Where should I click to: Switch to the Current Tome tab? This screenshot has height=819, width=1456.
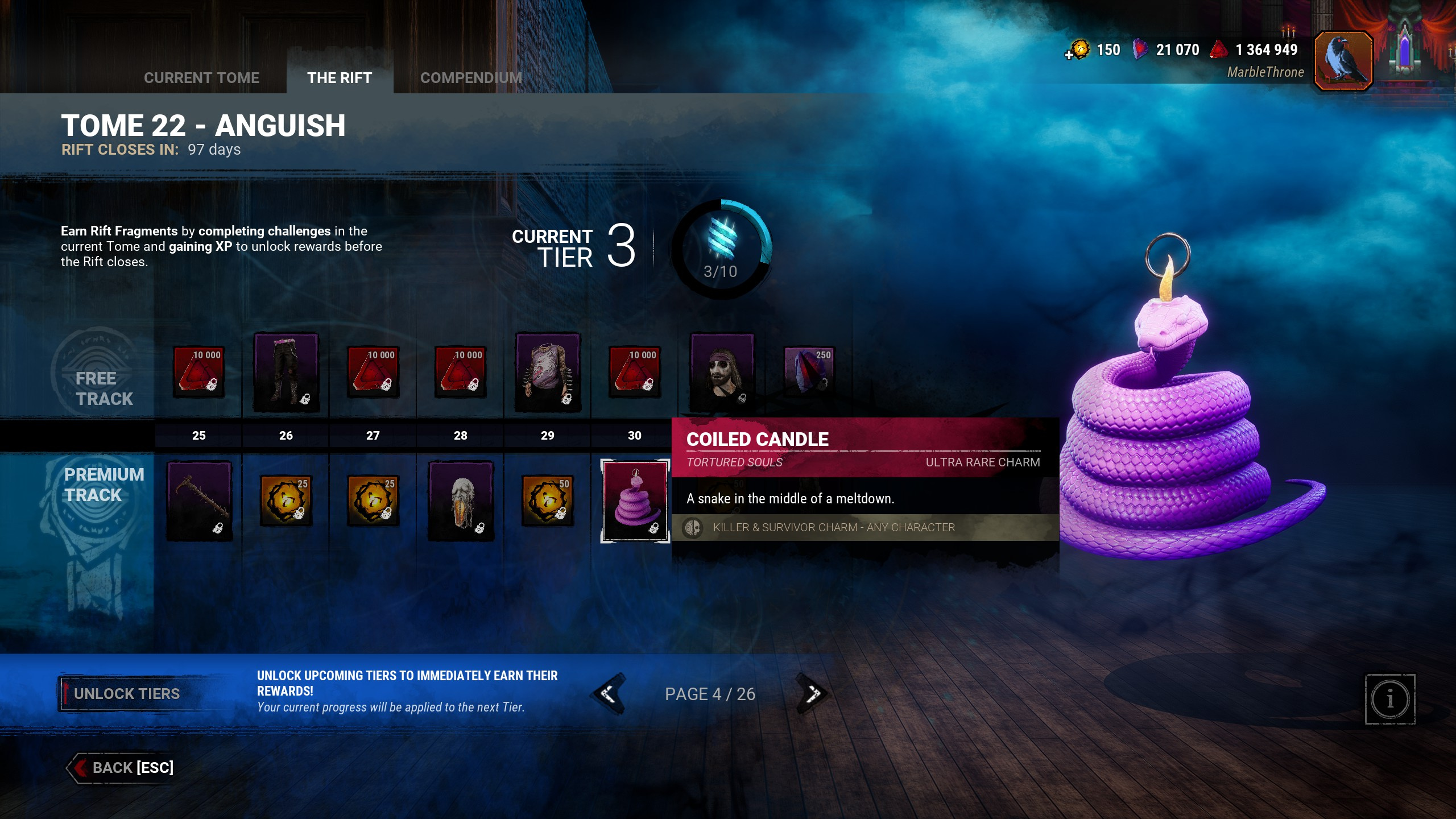[x=201, y=78]
